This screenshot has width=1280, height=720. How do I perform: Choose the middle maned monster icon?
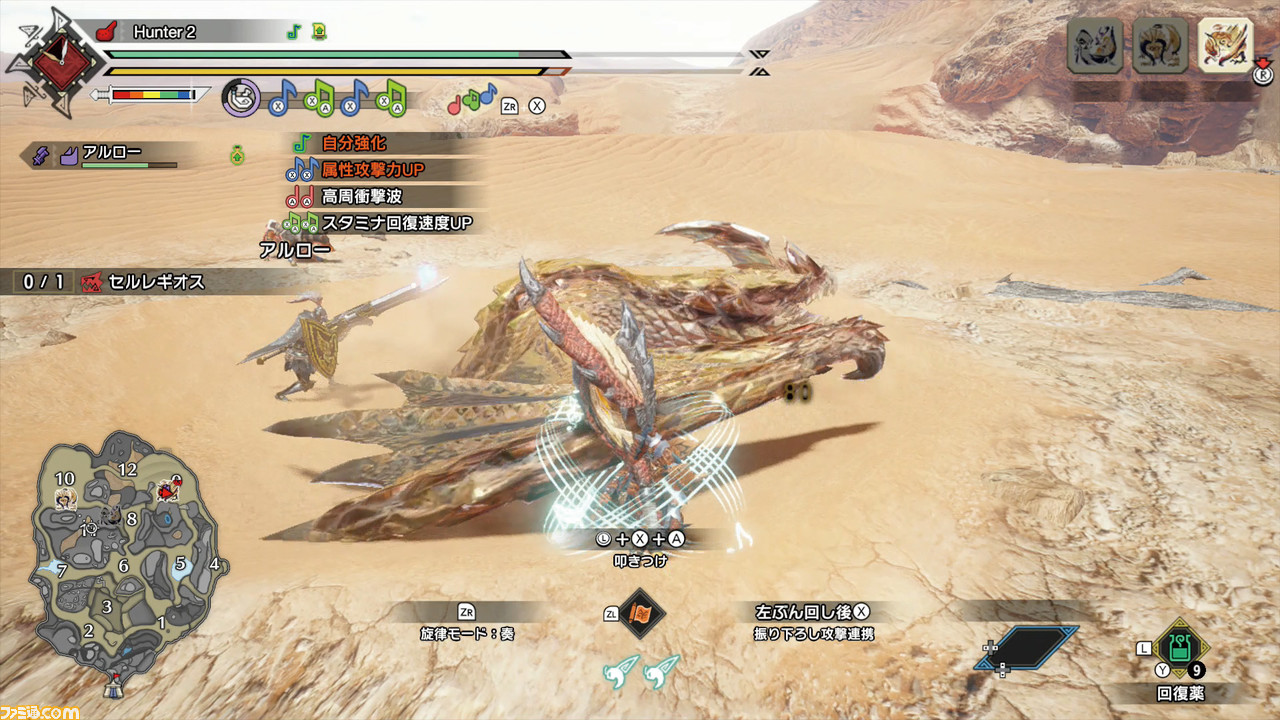(x=1158, y=46)
